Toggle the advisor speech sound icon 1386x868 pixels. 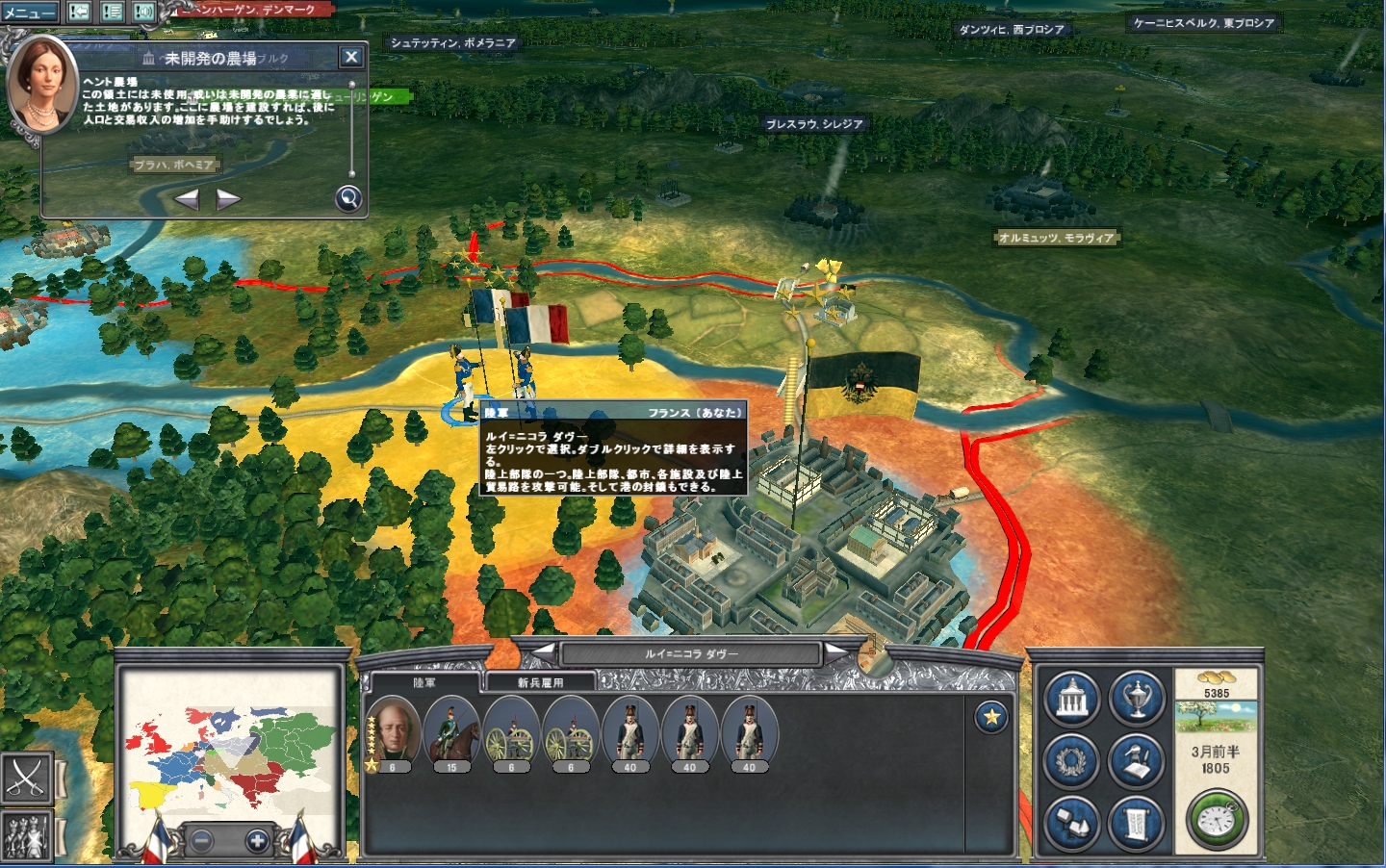pos(143,13)
